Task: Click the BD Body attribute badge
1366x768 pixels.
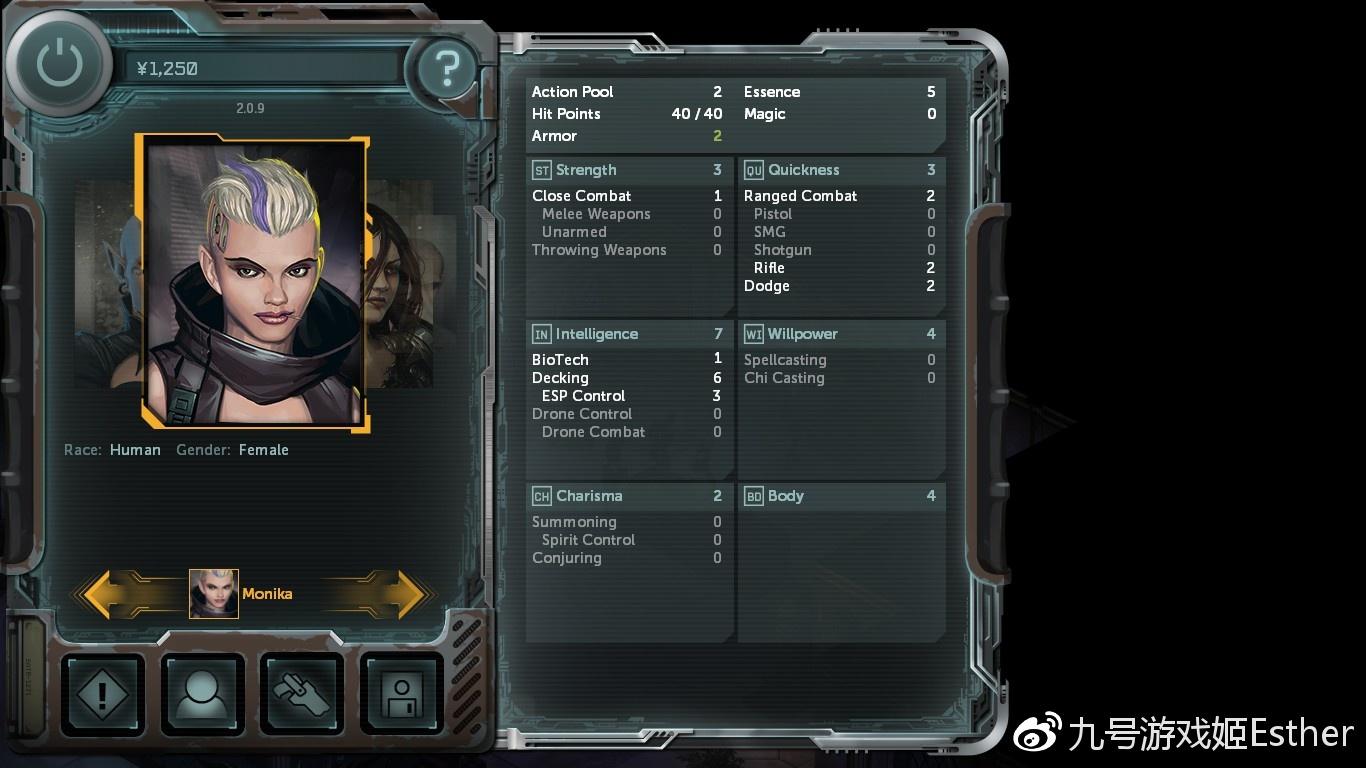Action: 753,495
